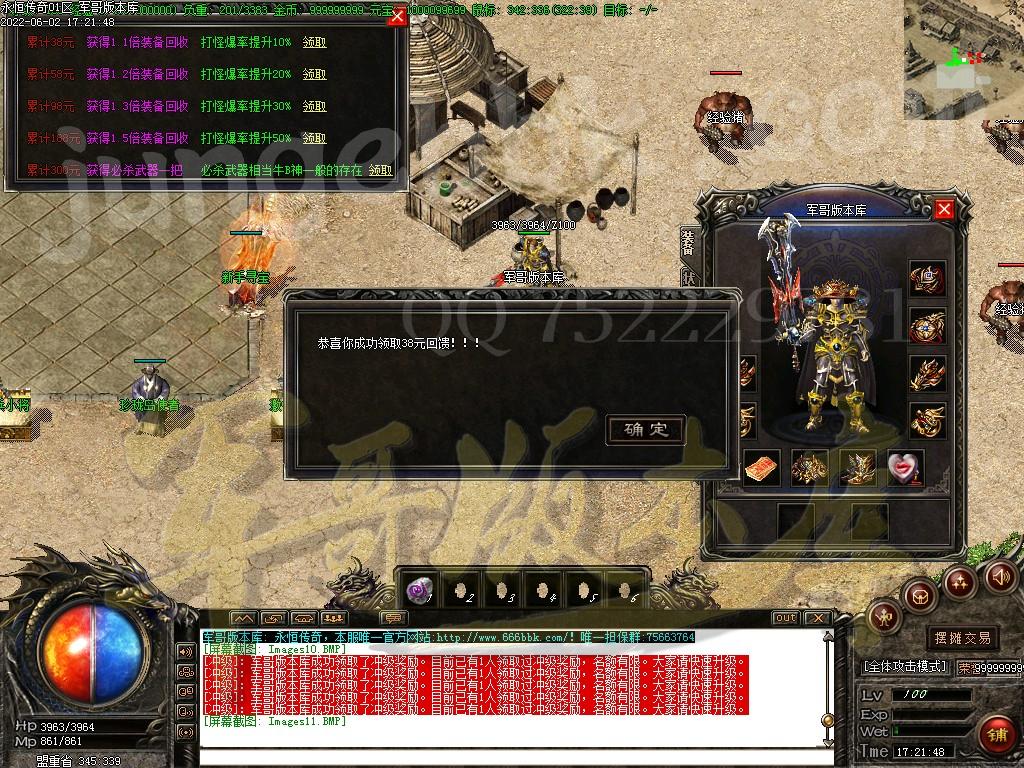Image resolution: width=1024 pixels, height=768 pixels.
Task: Click the purple orb hotbar slot 1
Action: click(419, 590)
